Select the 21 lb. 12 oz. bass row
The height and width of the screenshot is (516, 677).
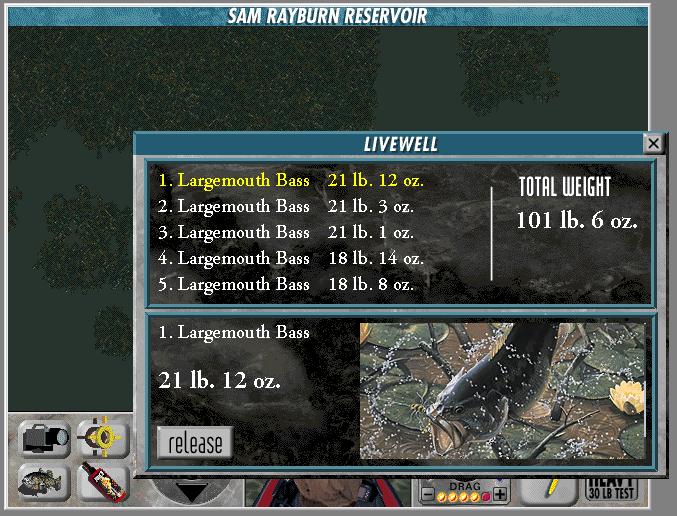click(x=290, y=181)
